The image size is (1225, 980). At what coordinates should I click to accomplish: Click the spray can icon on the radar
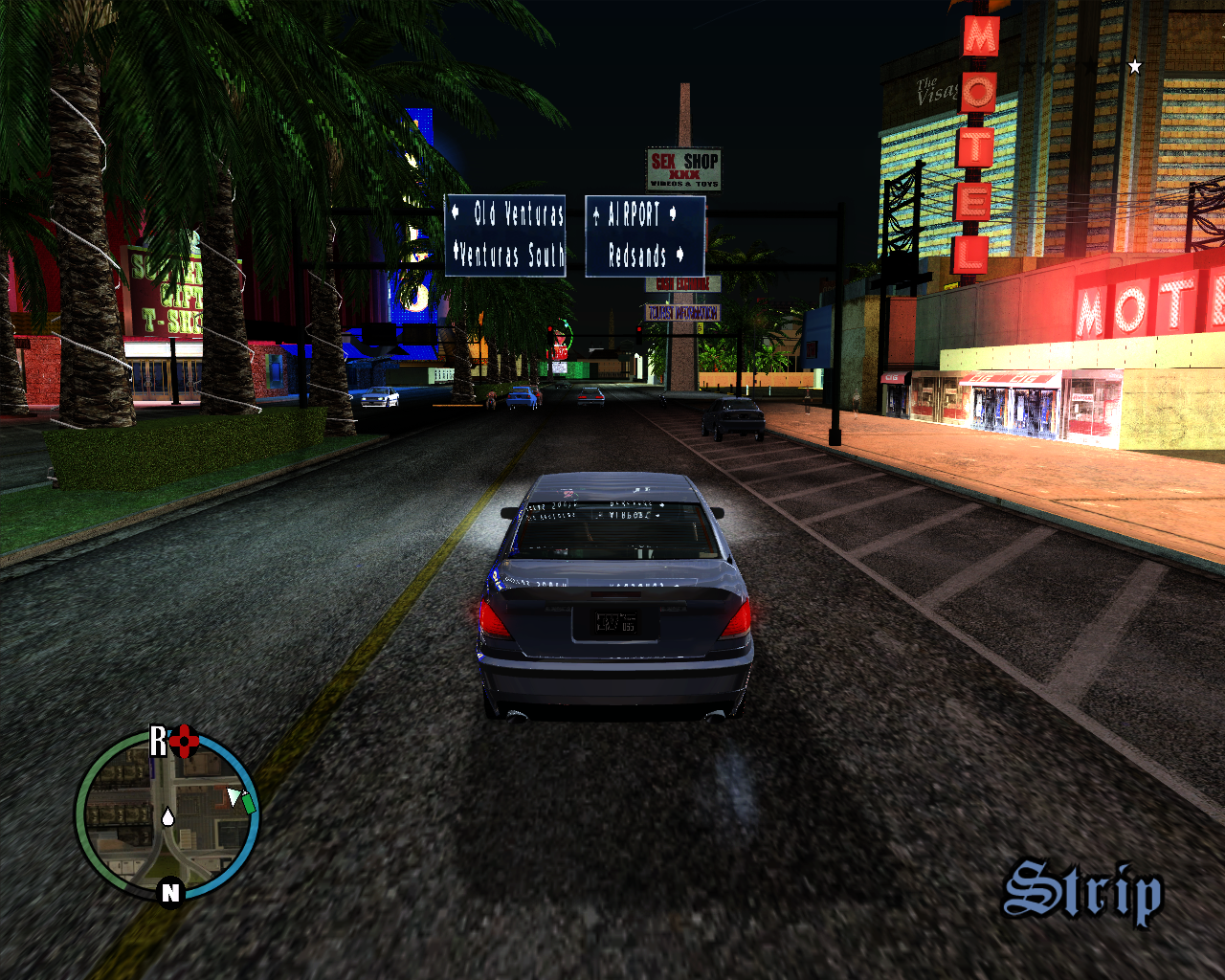(x=248, y=804)
